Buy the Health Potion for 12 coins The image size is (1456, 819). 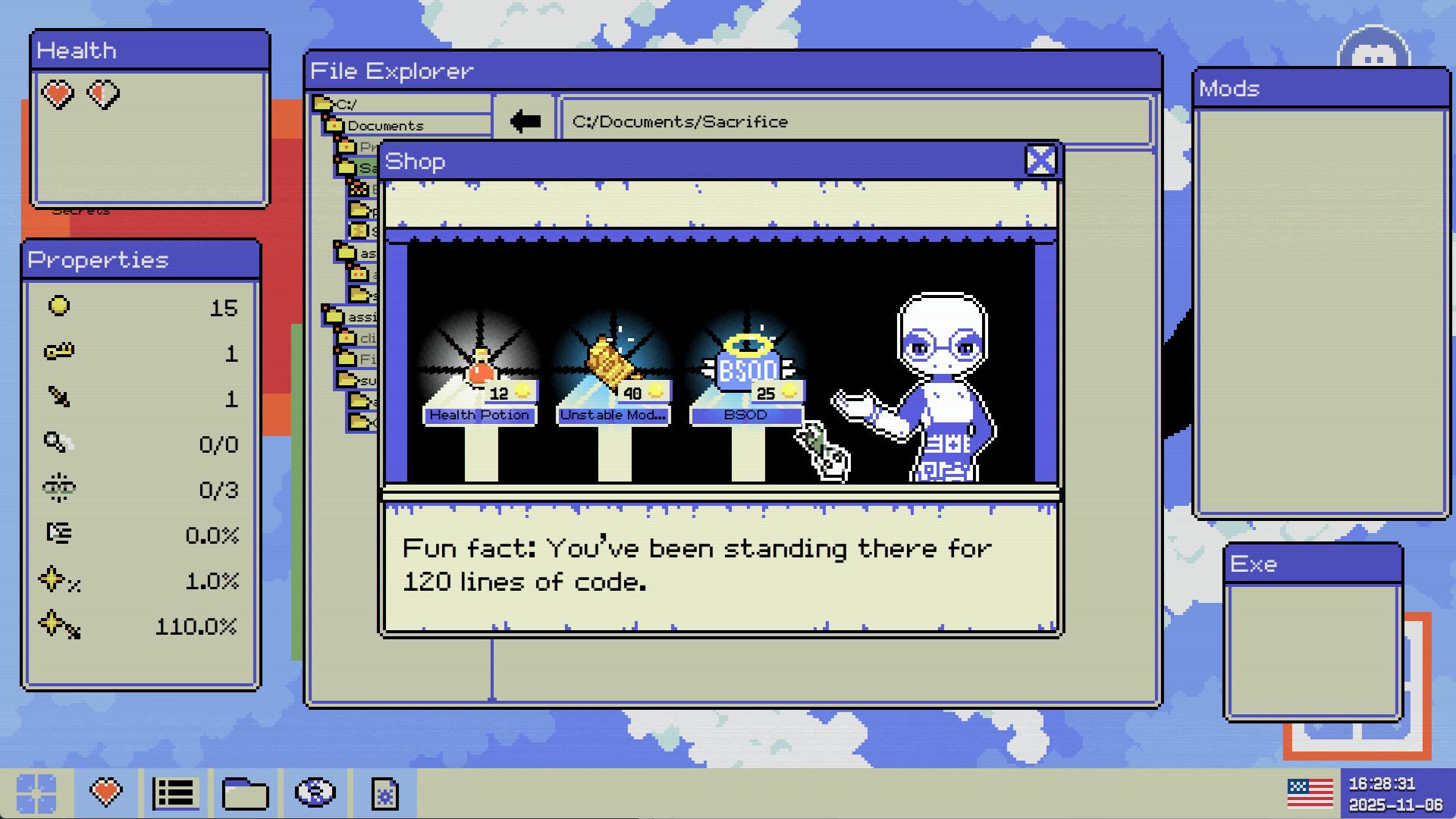coord(480,415)
